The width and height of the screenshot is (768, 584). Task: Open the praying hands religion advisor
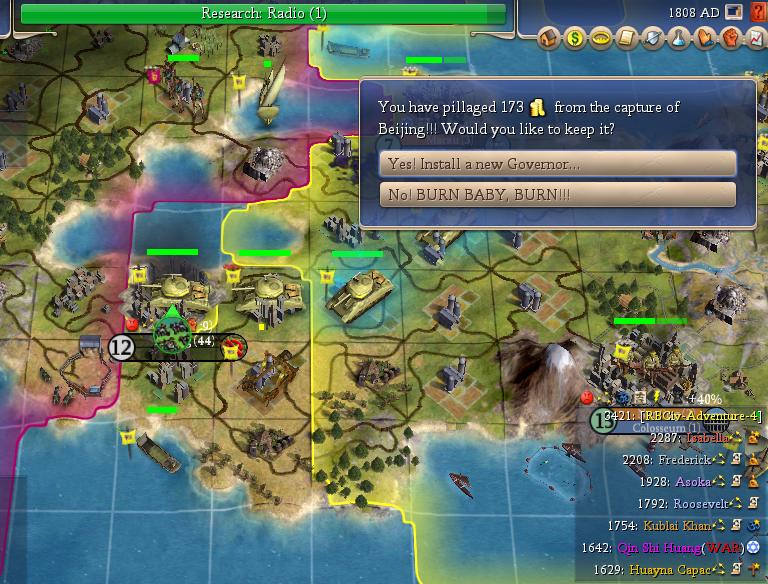tap(704, 39)
